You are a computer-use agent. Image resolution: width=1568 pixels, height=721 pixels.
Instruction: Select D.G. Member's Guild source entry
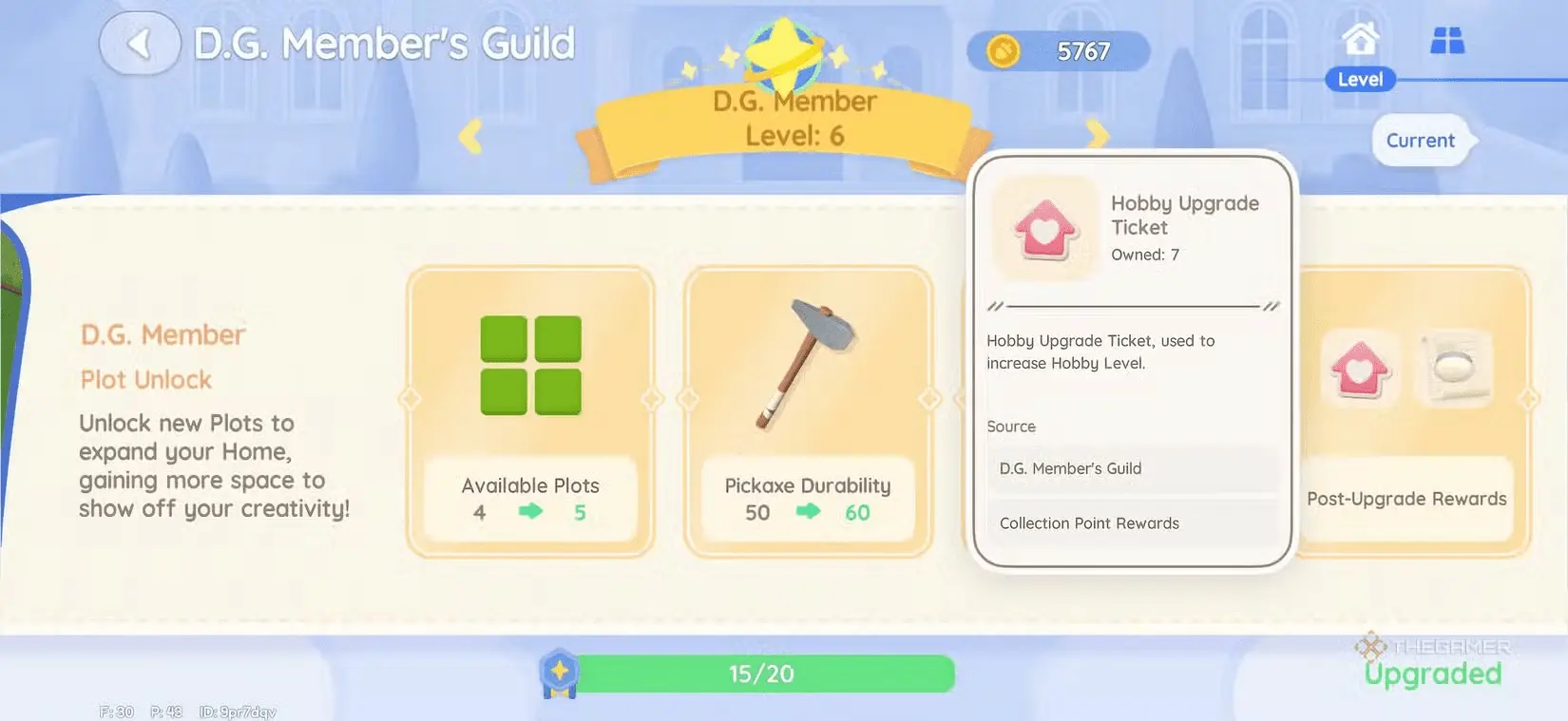coord(1070,468)
